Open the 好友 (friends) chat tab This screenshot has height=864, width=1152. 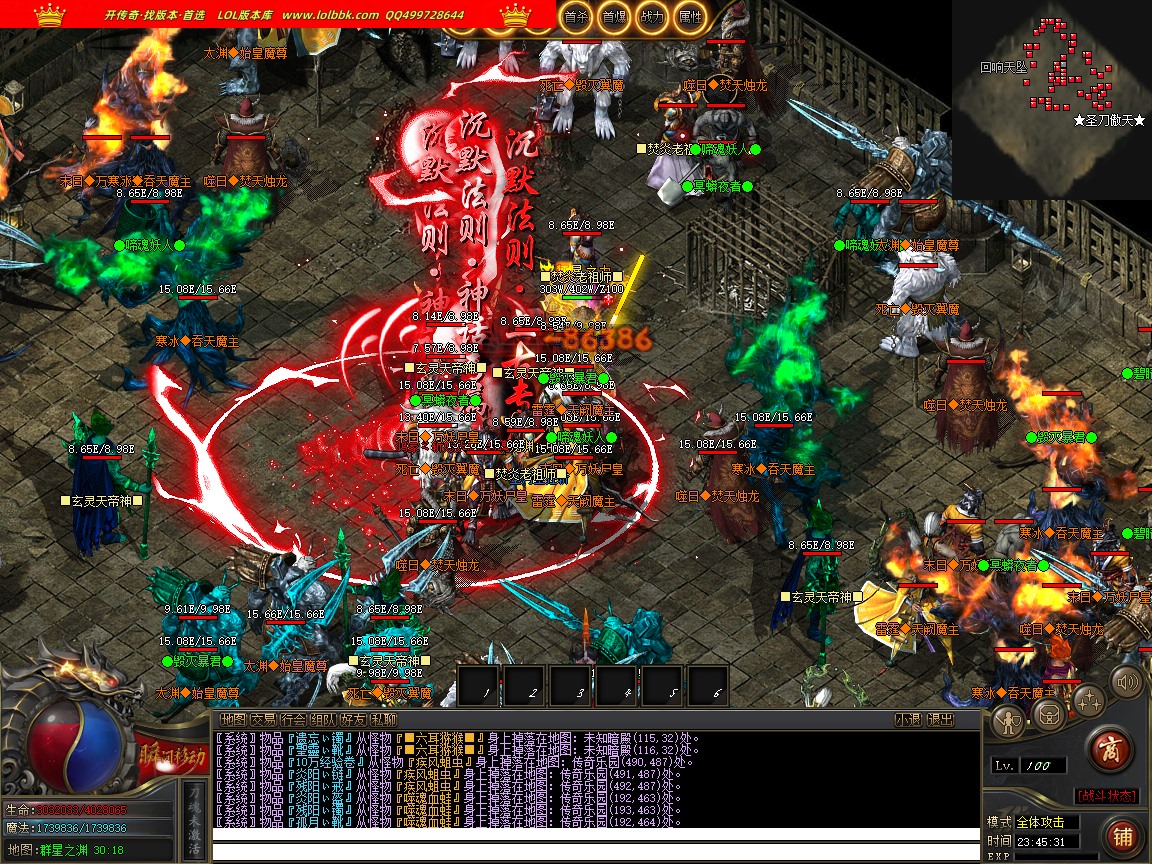(x=353, y=719)
